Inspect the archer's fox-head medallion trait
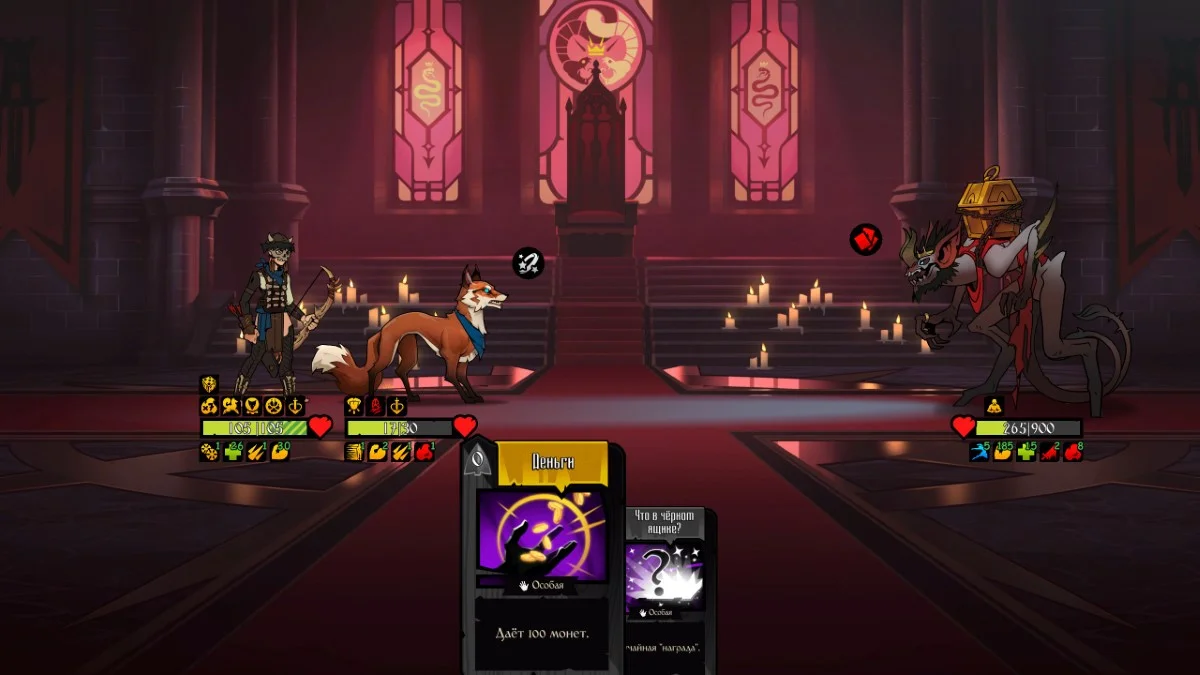 click(x=252, y=406)
